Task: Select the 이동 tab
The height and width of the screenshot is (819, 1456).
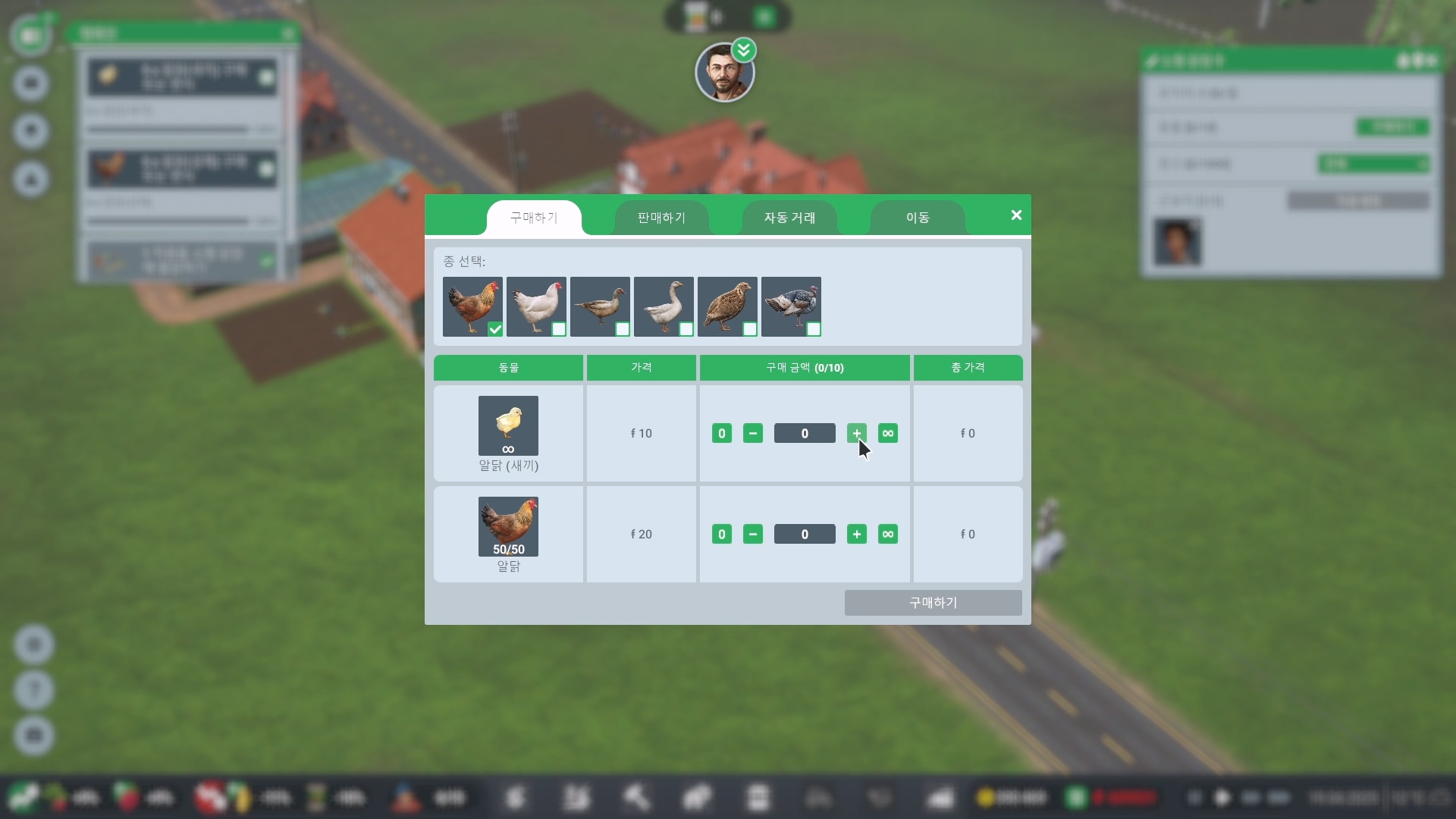Action: tap(918, 218)
